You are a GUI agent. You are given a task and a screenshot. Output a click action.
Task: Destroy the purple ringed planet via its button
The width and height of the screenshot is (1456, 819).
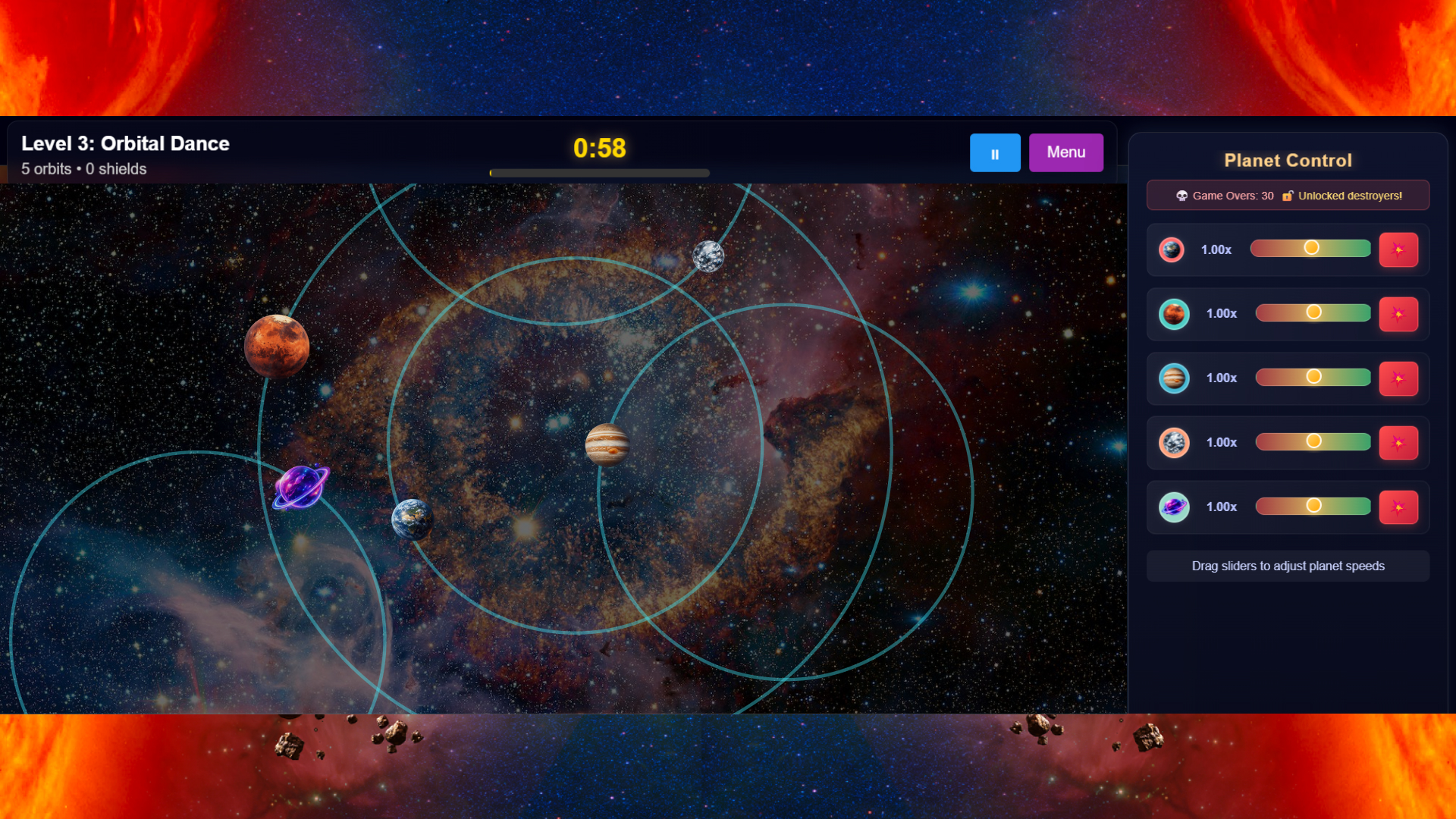1399,507
